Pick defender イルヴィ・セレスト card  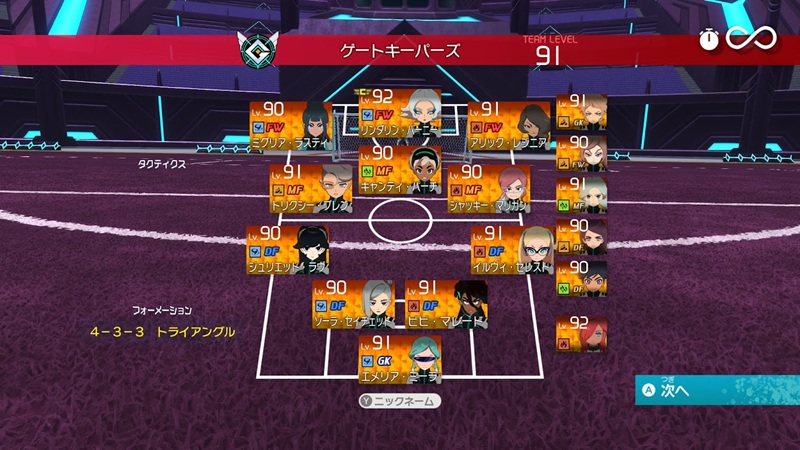(512, 248)
